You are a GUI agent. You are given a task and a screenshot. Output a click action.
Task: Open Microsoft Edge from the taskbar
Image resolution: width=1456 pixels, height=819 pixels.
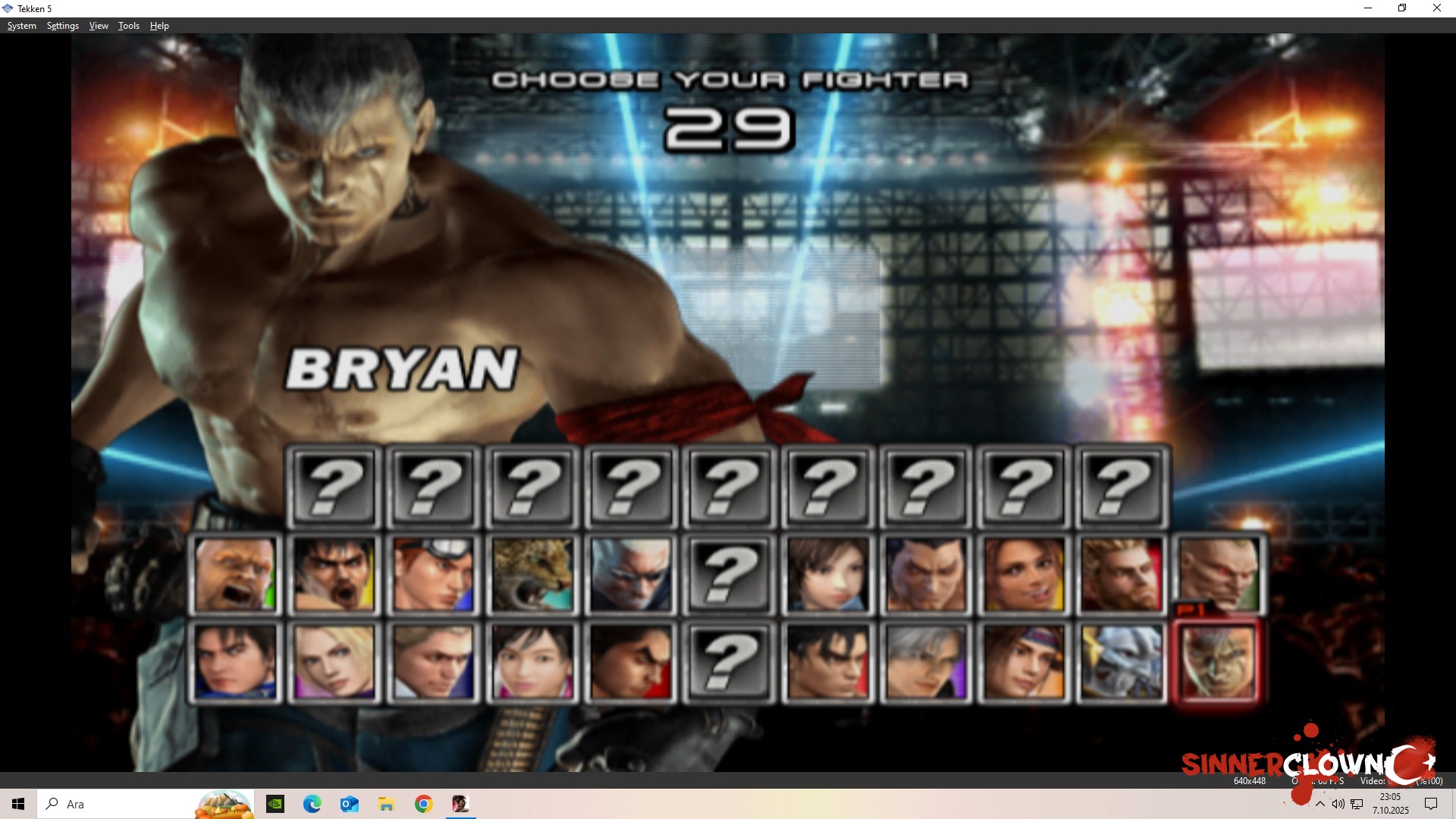pyautogui.click(x=310, y=803)
